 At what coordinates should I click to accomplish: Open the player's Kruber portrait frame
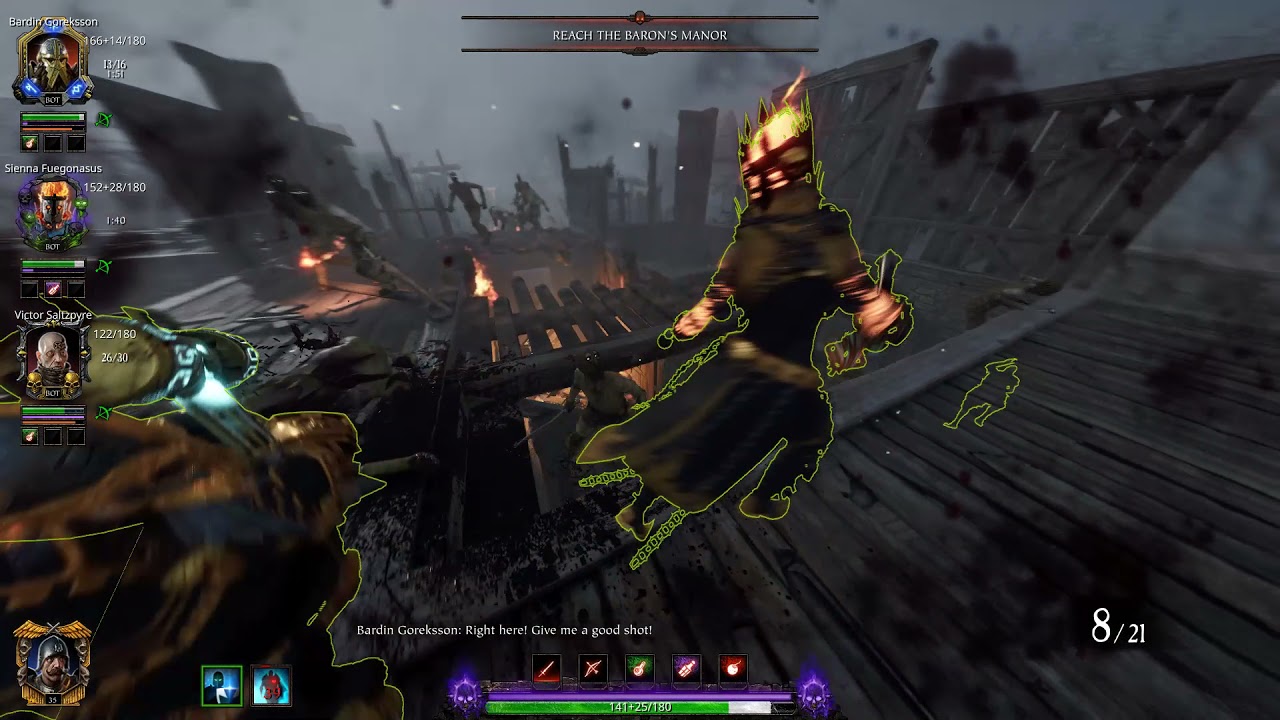point(52,663)
